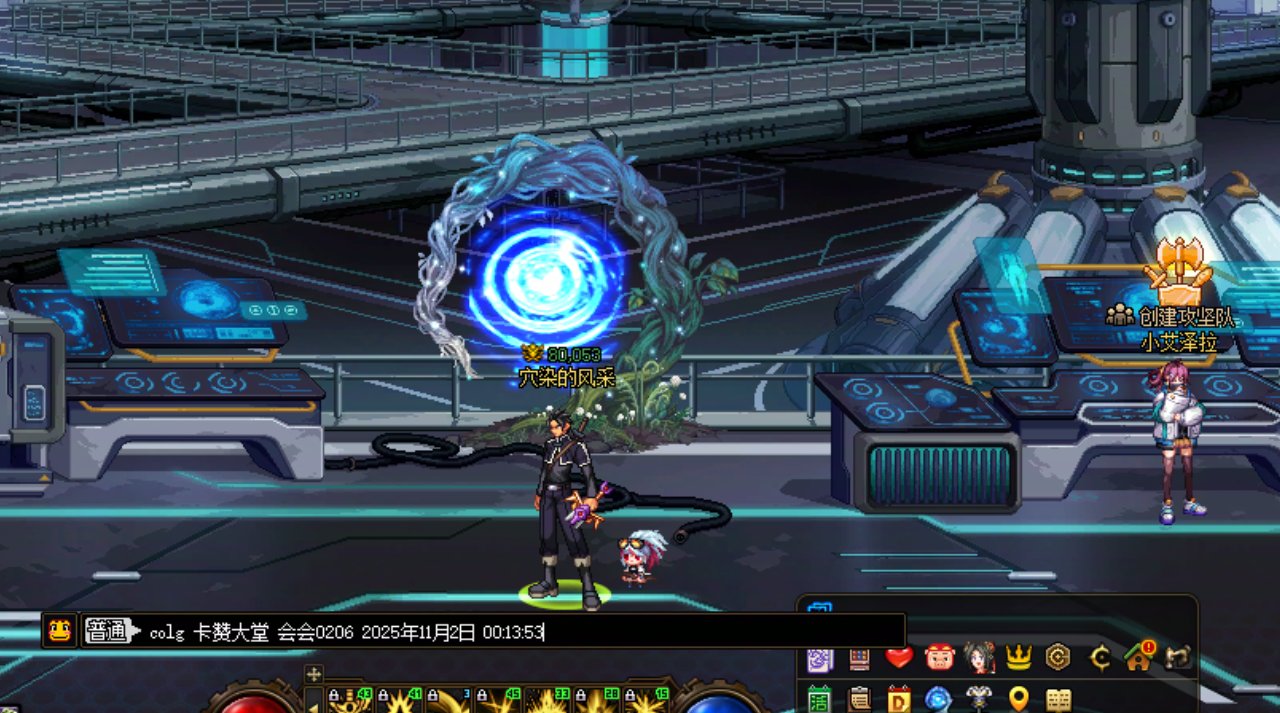Open the open book icon
1280x713 pixels.
(1058, 699)
